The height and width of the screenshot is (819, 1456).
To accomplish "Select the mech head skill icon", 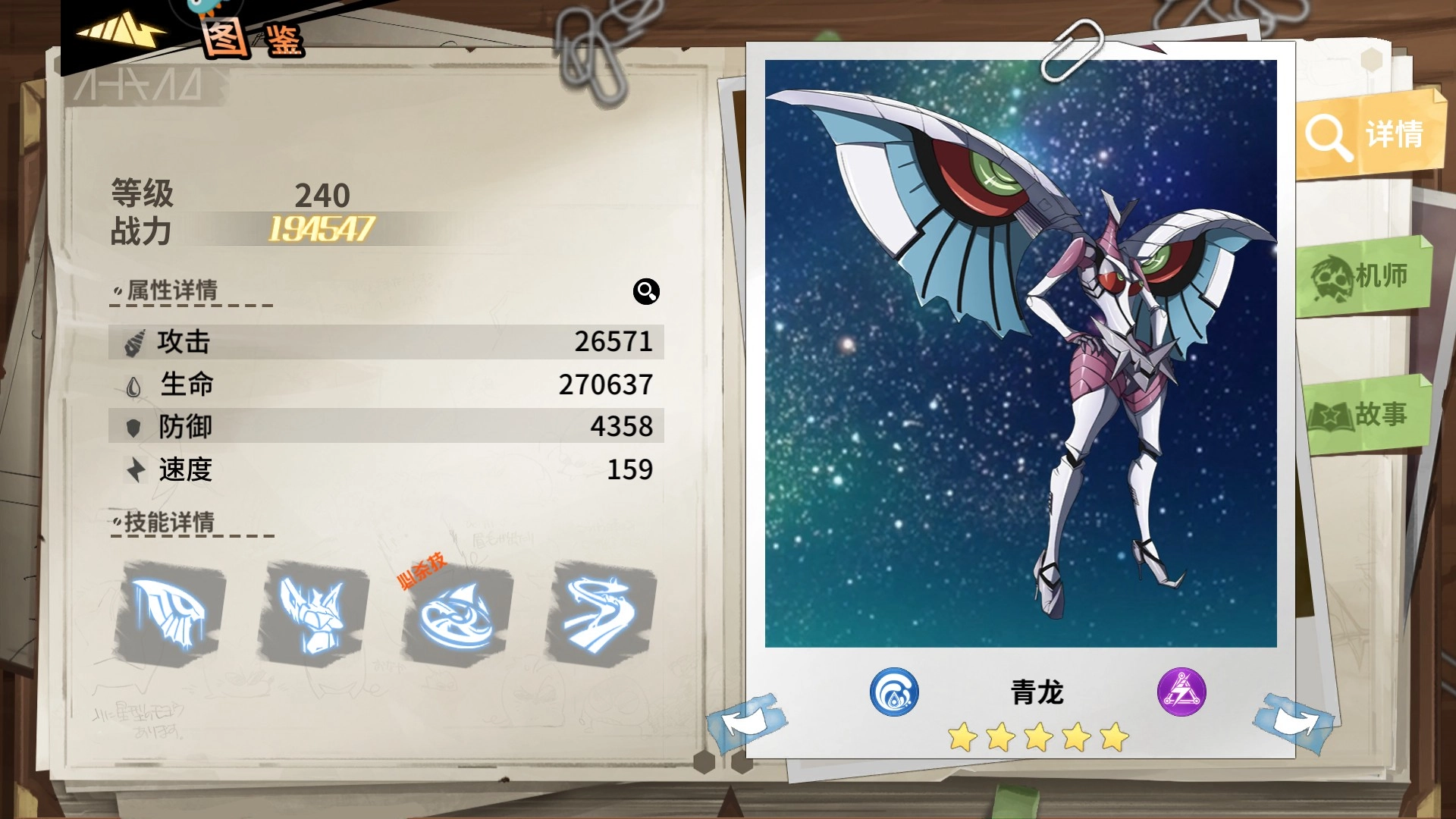I will click(314, 613).
